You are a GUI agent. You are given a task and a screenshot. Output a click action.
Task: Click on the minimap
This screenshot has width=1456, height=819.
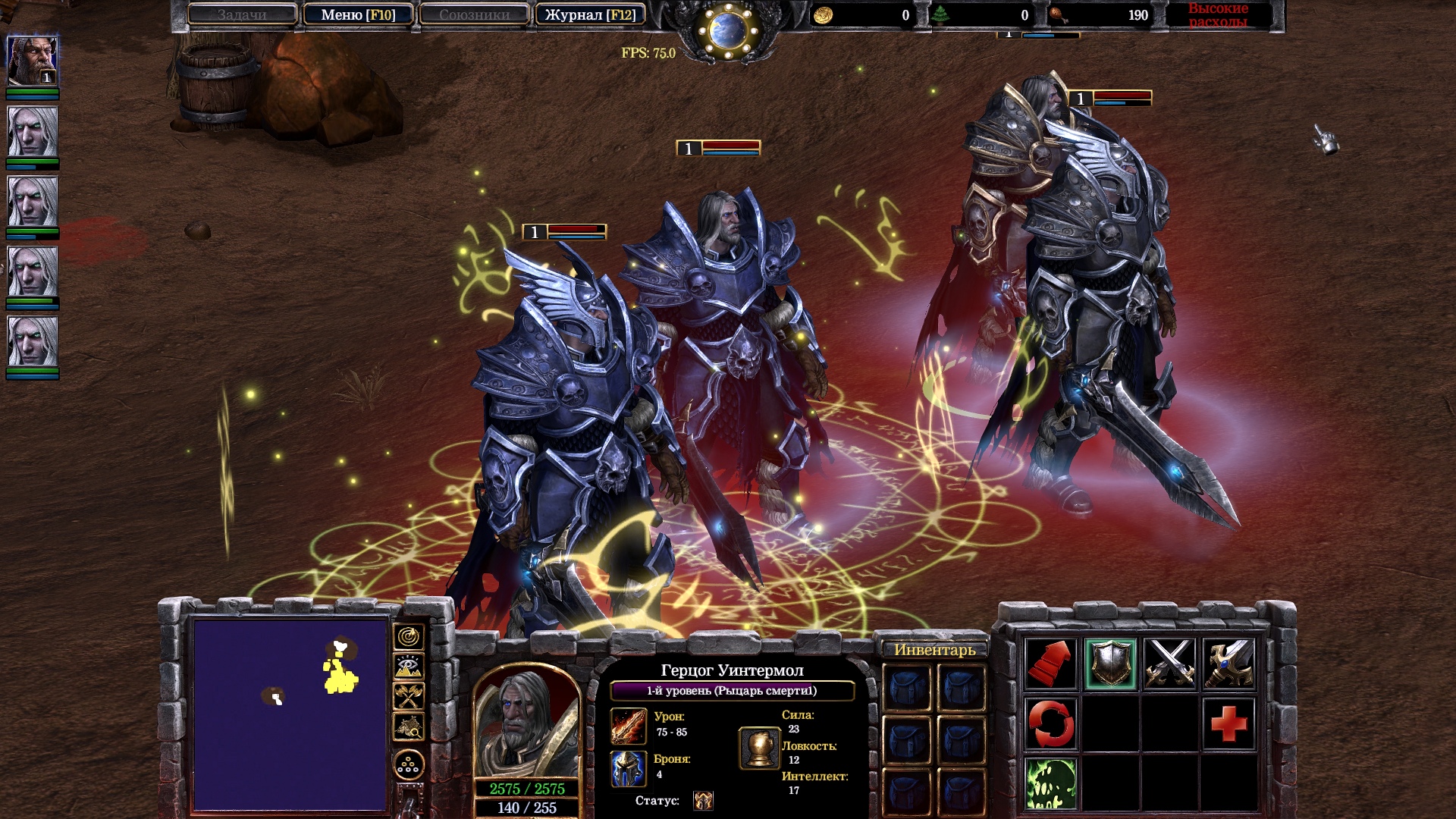[290, 714]
